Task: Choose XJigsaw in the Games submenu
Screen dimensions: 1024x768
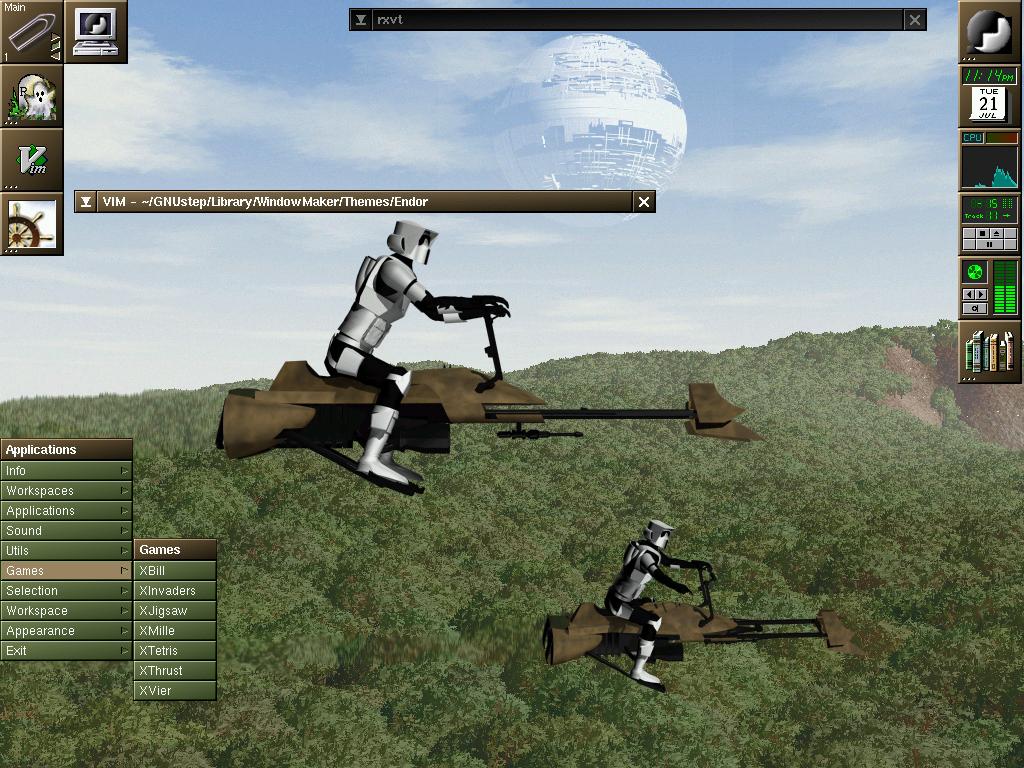Action: pyautogui.click(x=175, y=611)
